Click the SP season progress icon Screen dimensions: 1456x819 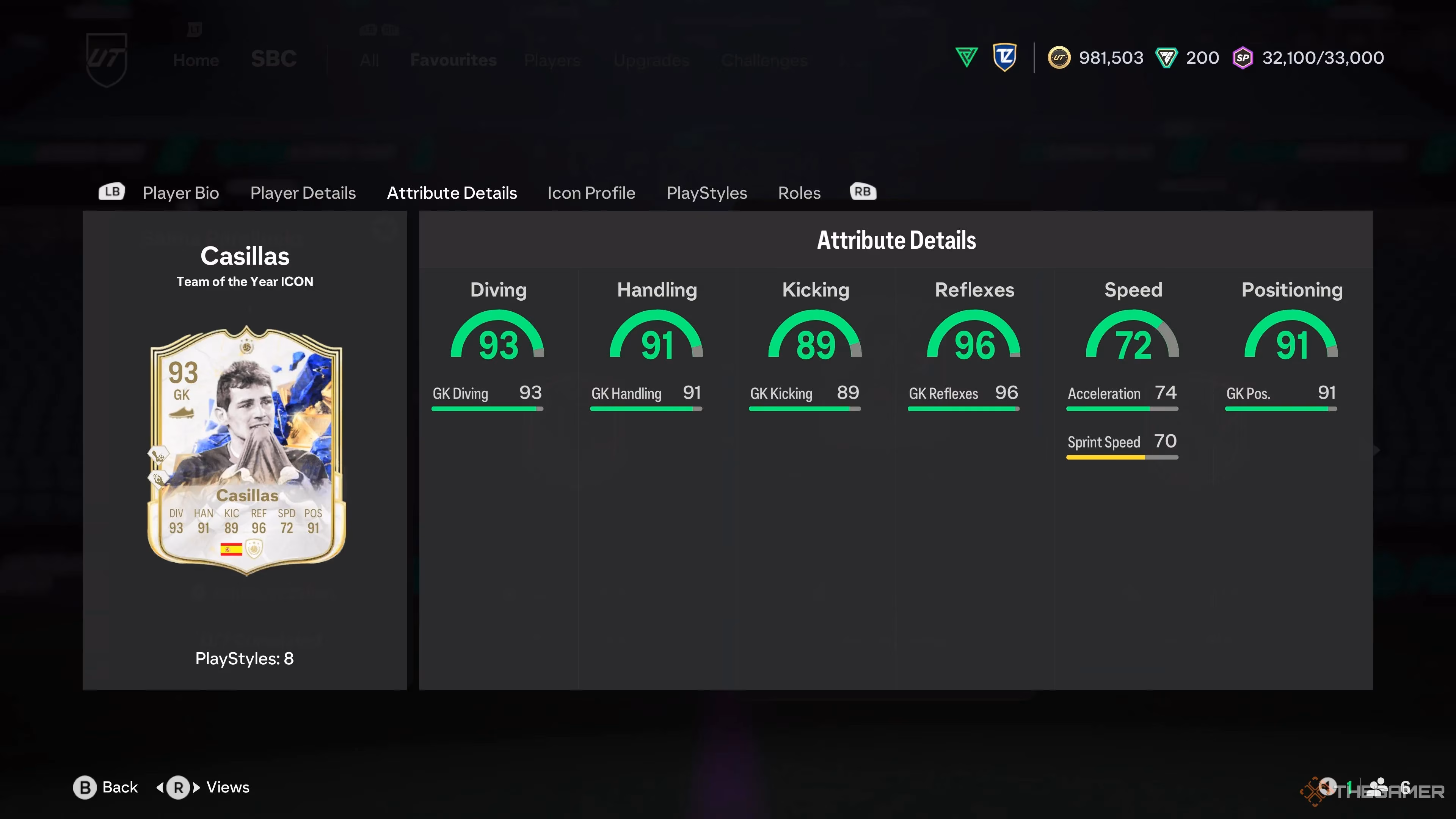click(1243, 58)
